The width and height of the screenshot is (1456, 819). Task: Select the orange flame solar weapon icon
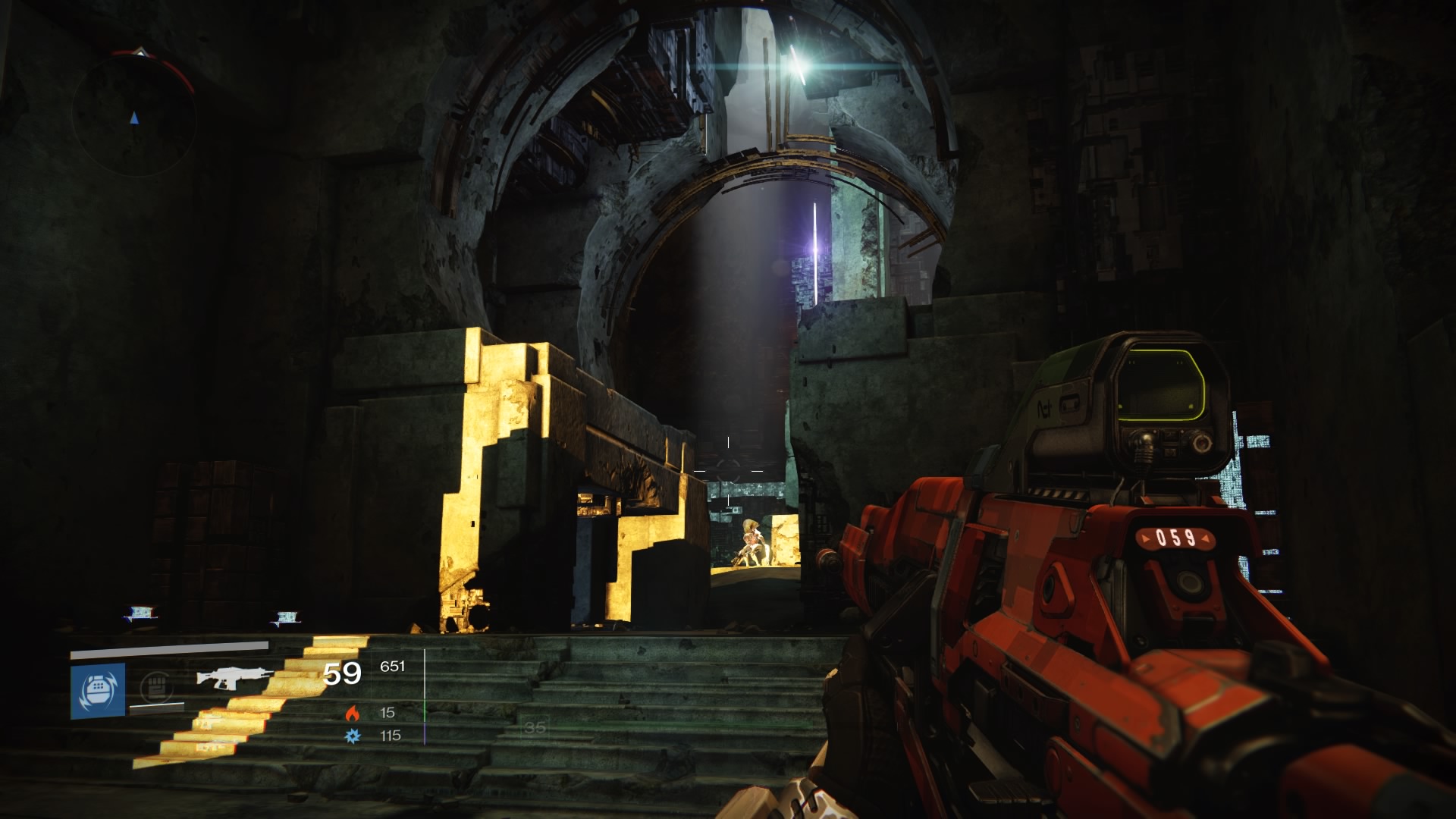pos(352,713)
